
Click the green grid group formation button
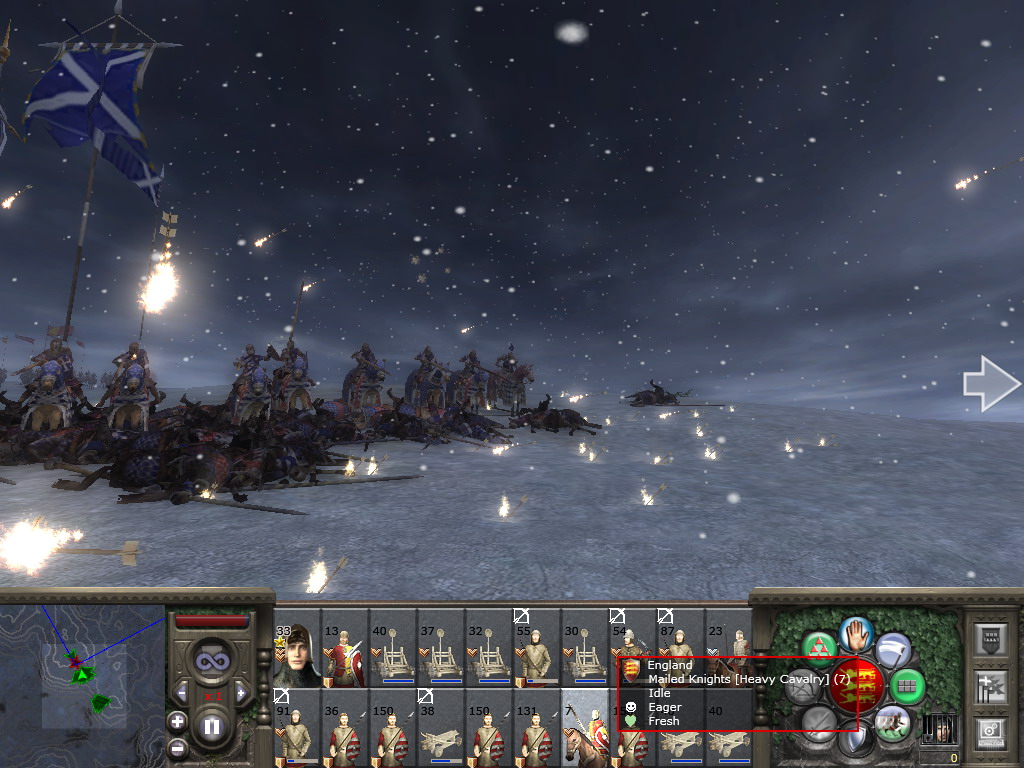(907, 686)
